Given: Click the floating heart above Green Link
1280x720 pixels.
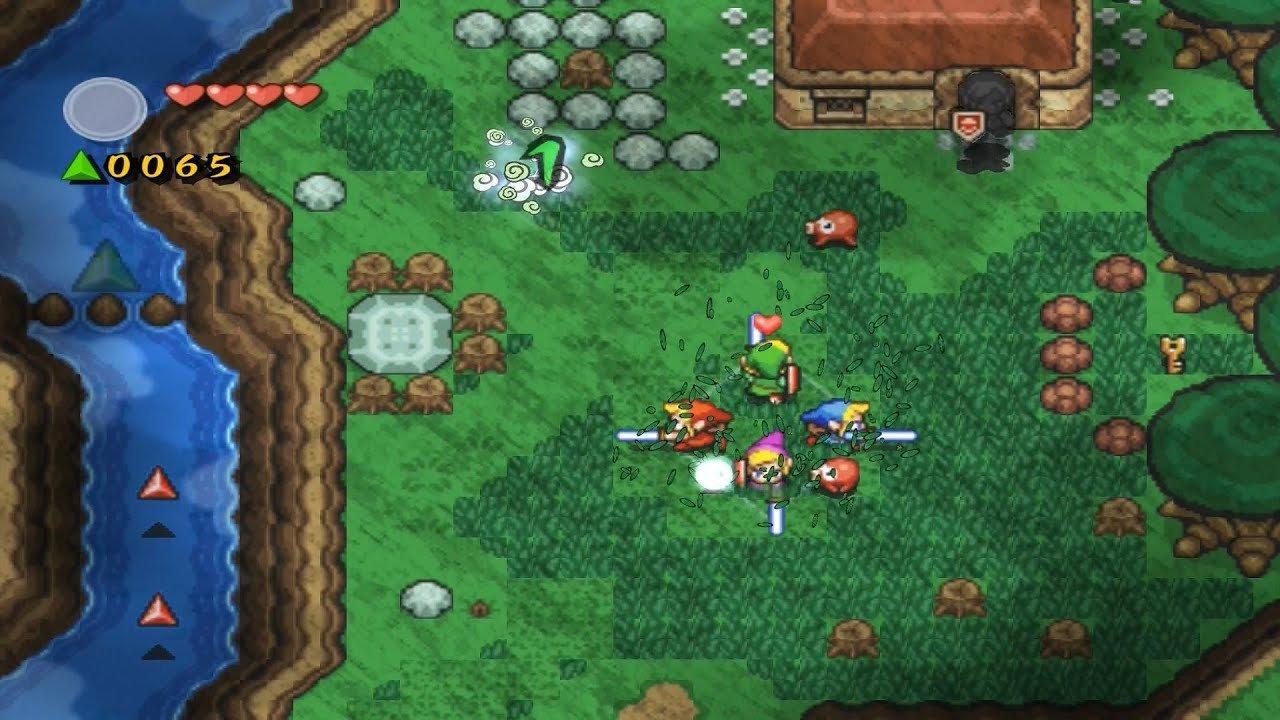Looking at the screenshot, I should point(765,323).
